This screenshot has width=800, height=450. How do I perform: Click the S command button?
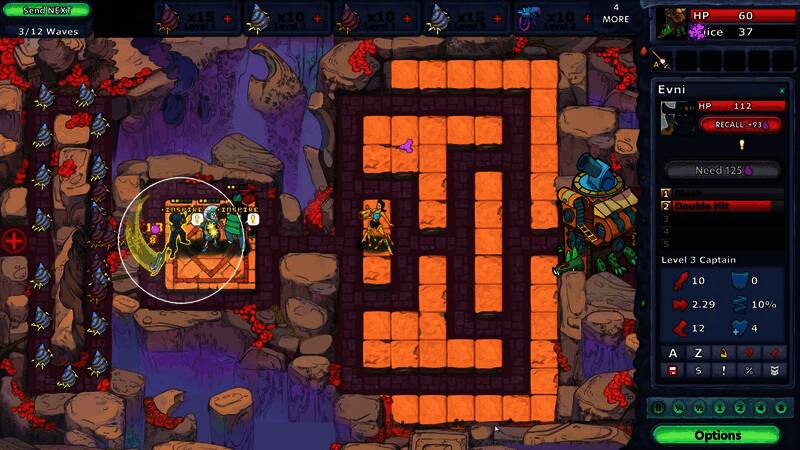coord(697,371)
